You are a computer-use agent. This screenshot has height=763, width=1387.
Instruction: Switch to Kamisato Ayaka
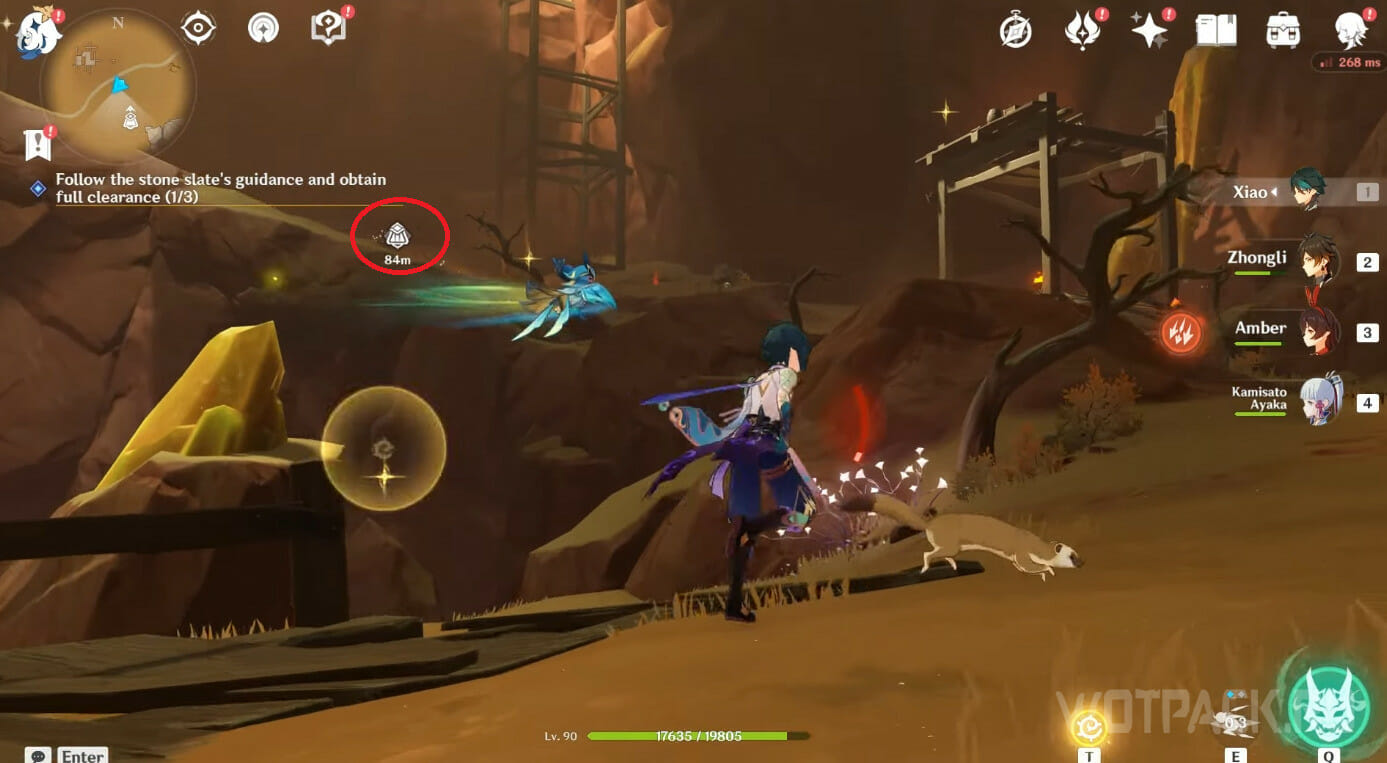tap(1318, 402)
